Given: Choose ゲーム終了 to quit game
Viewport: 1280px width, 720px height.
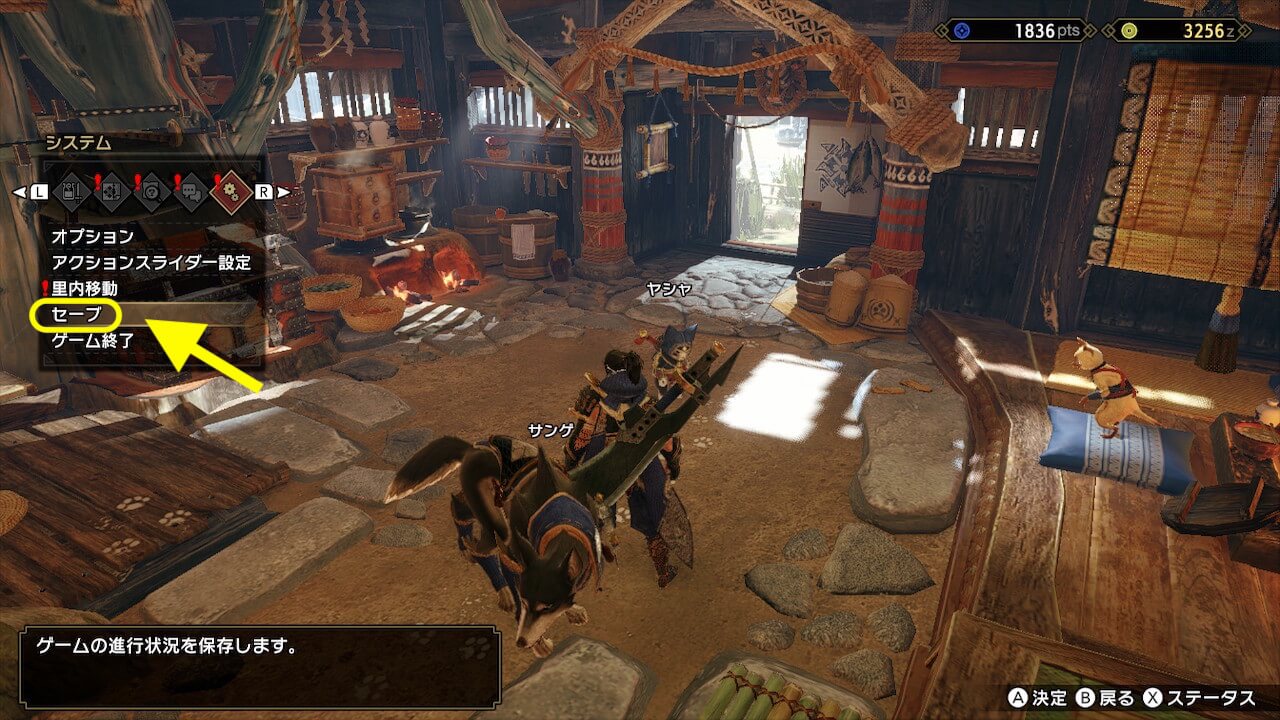Looking at the screenshot, I should [92, 341].
